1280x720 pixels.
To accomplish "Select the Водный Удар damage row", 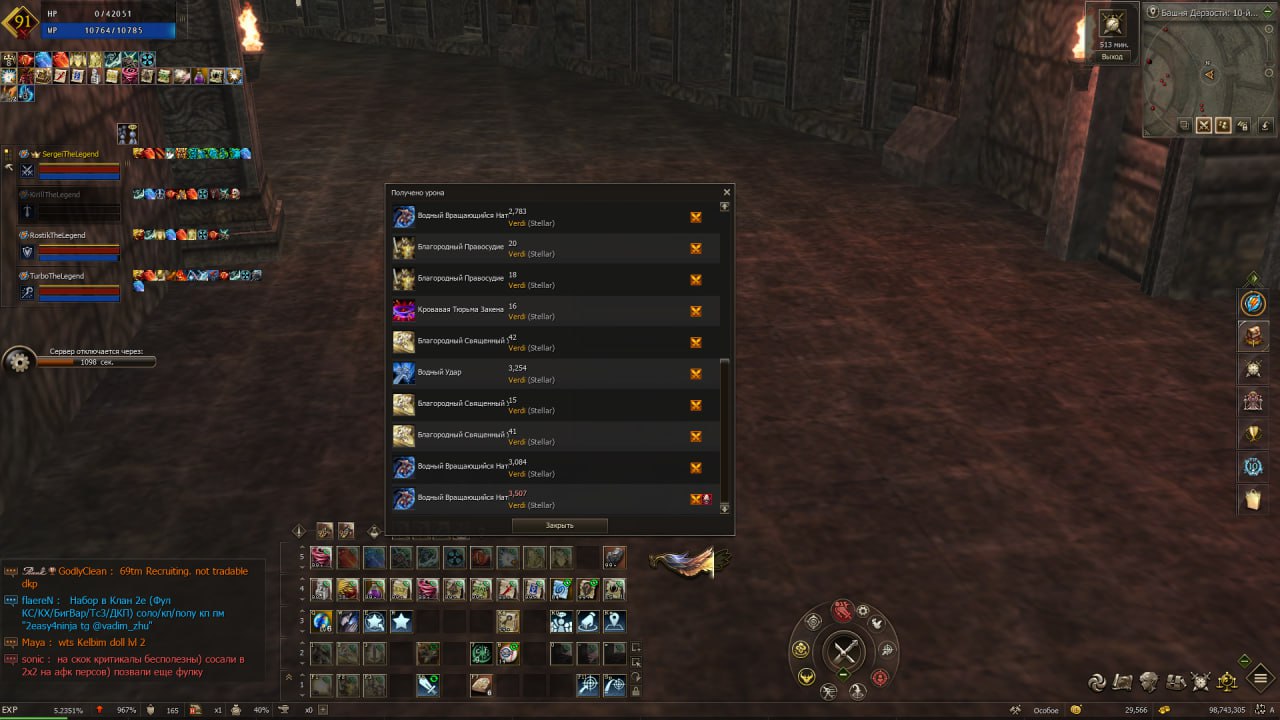I will coord(555,374).
